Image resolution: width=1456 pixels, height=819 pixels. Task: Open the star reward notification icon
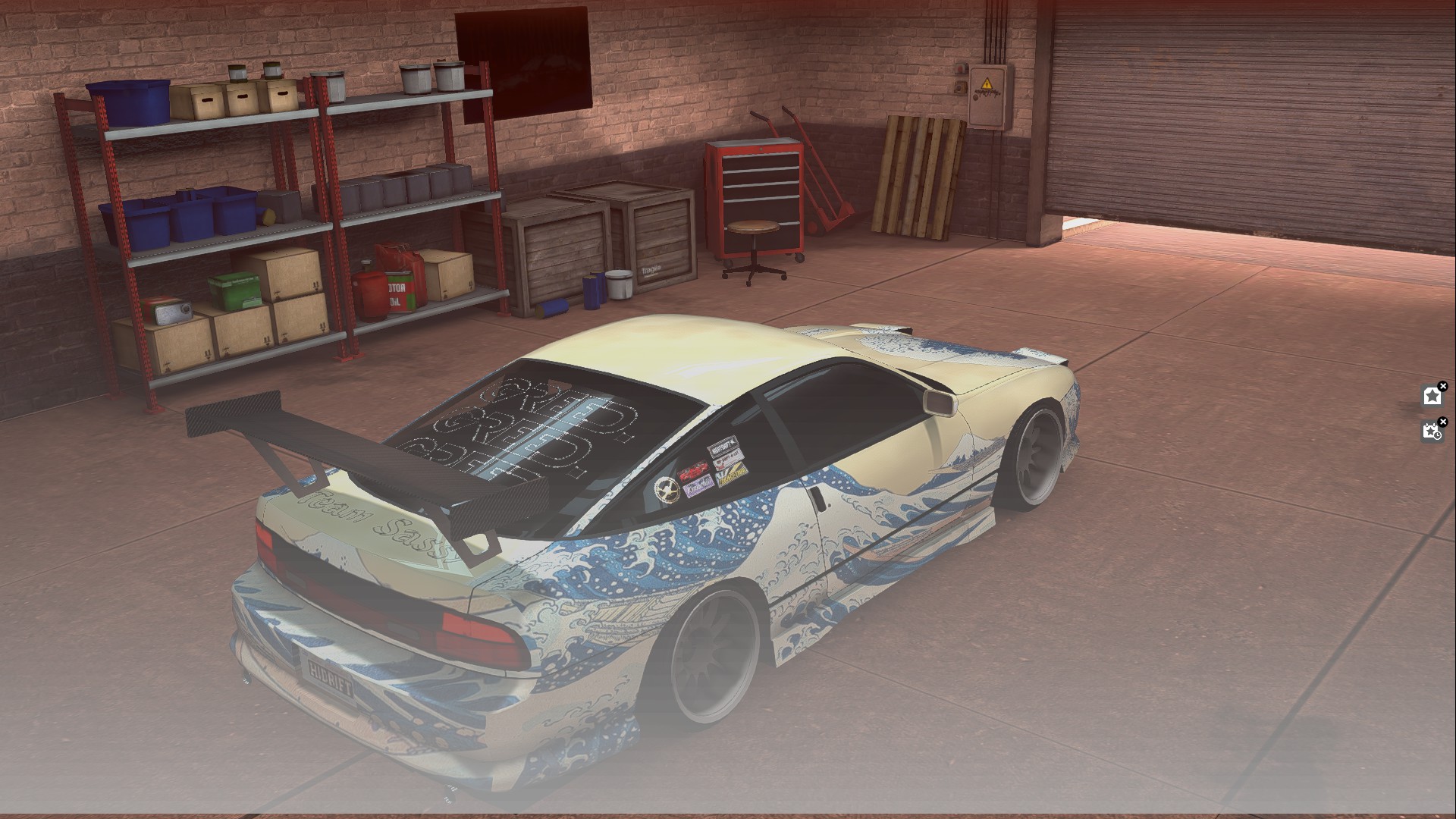(1431, 396)
